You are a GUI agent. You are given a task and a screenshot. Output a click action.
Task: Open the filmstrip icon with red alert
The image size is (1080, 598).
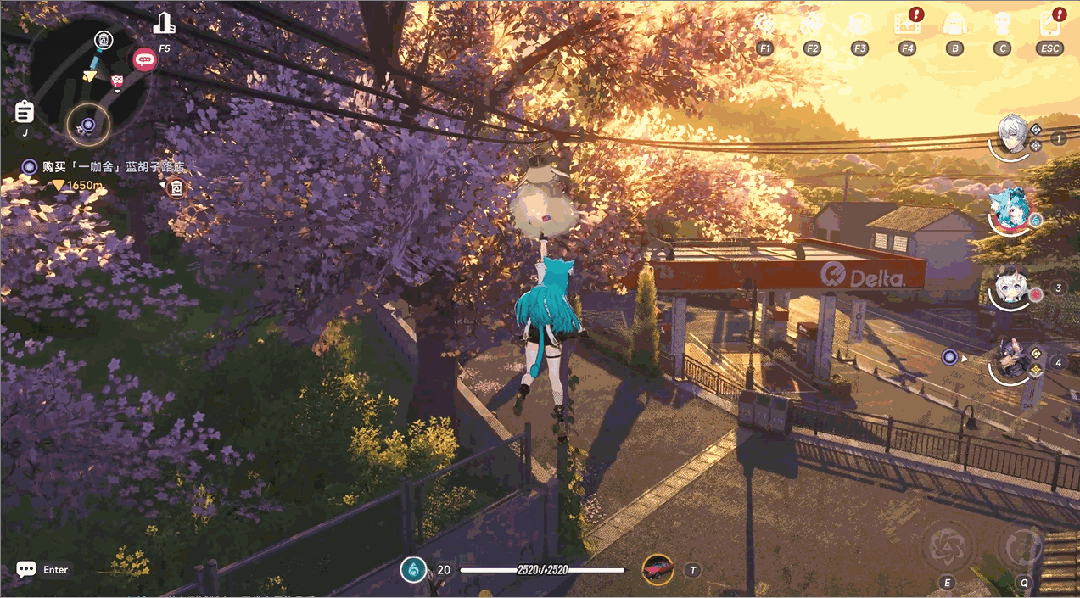click(908, 22)
